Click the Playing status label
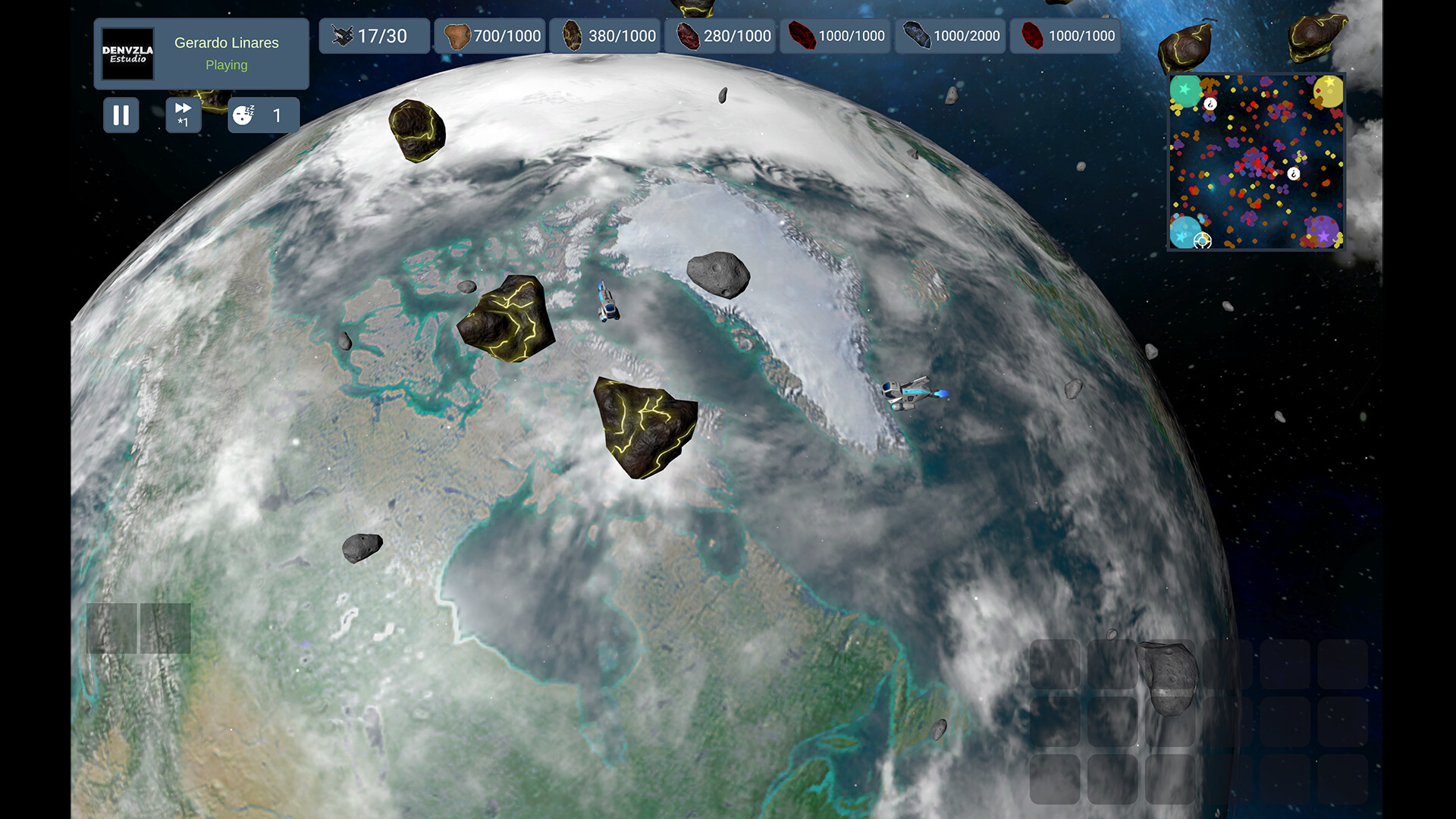 (226, 65)
